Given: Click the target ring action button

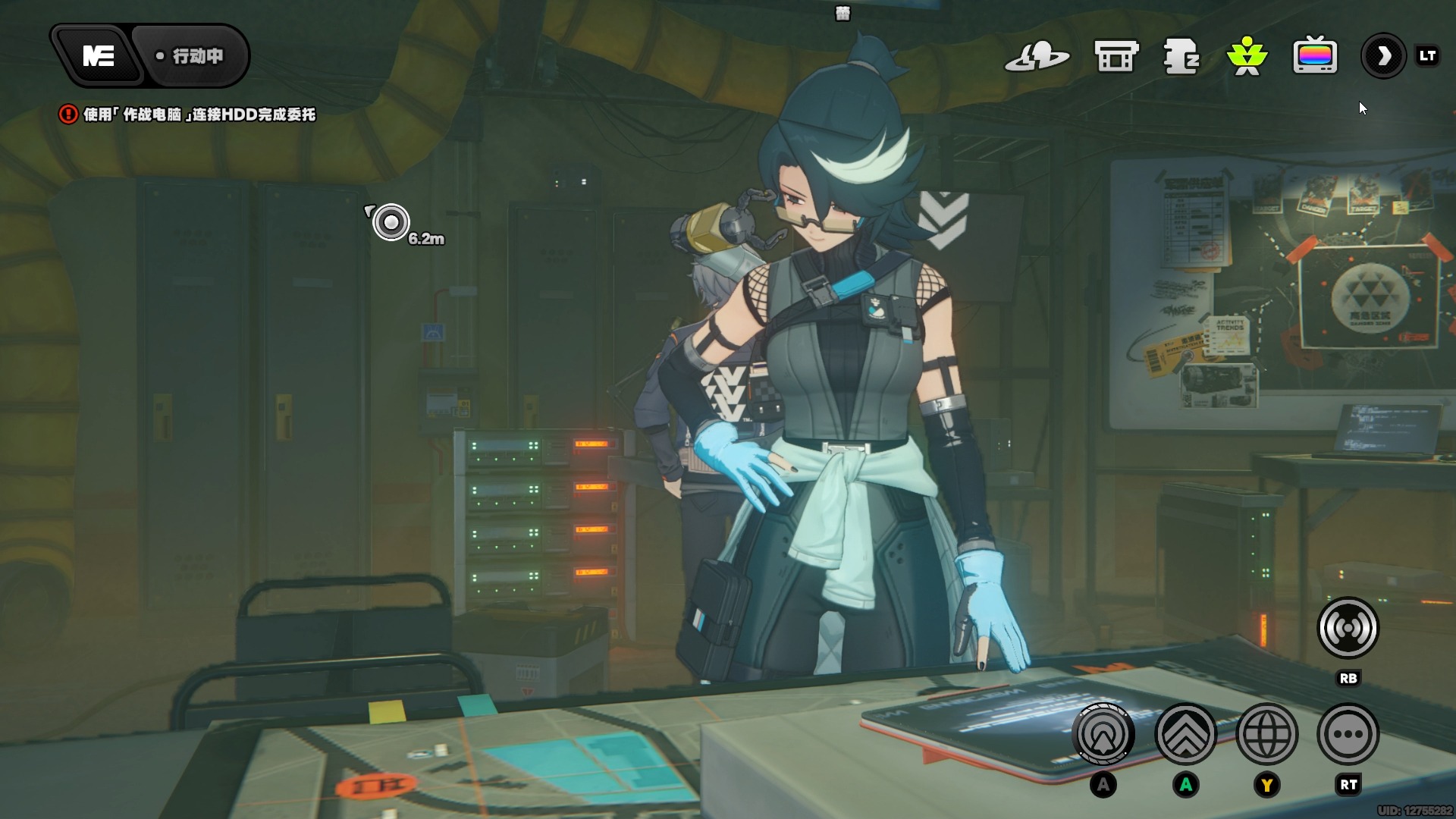Looking at the screenshot, I should pos(1103,734).
